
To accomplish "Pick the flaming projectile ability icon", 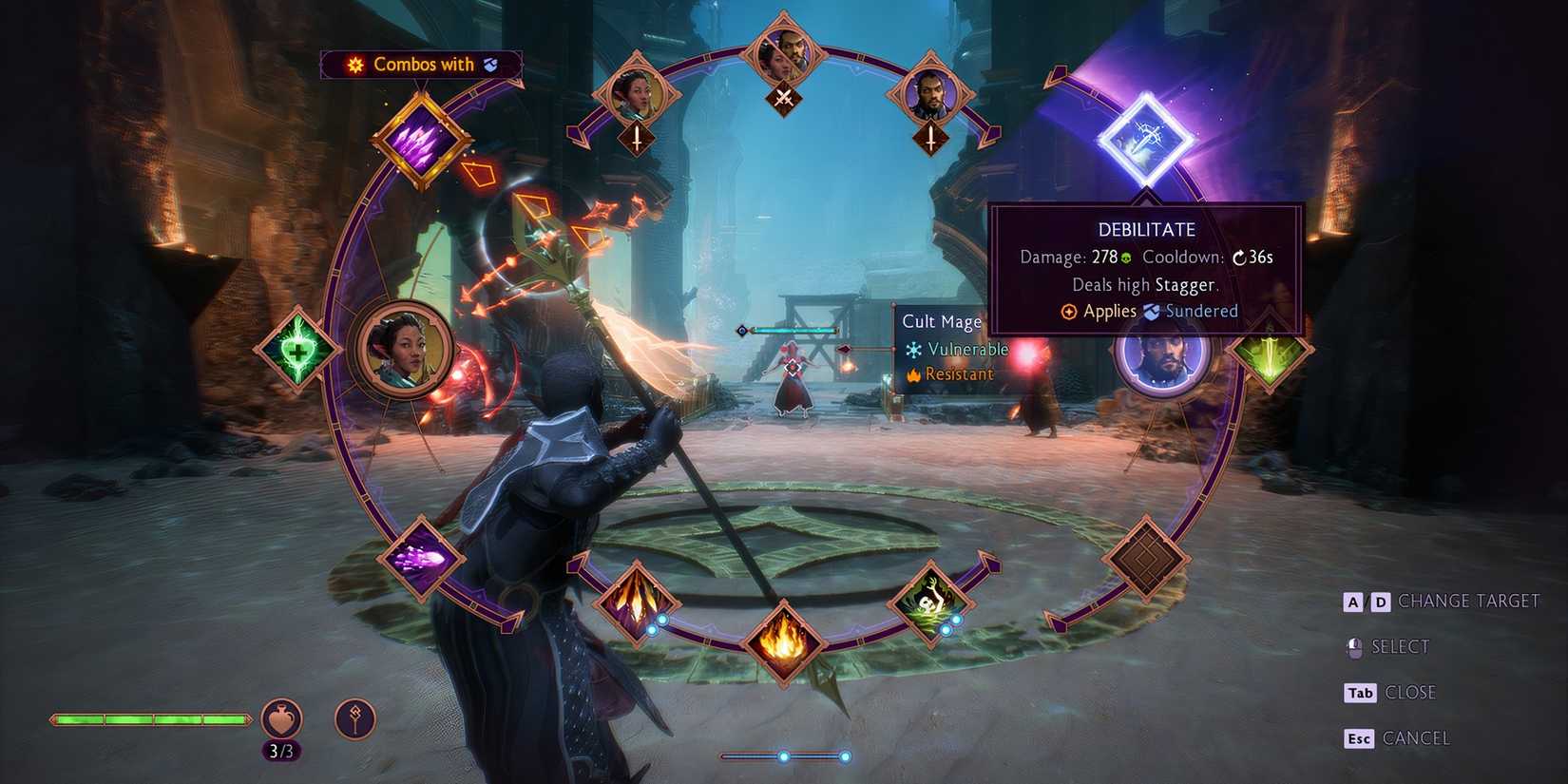I will pyautogui.click(x=637, y=603).
